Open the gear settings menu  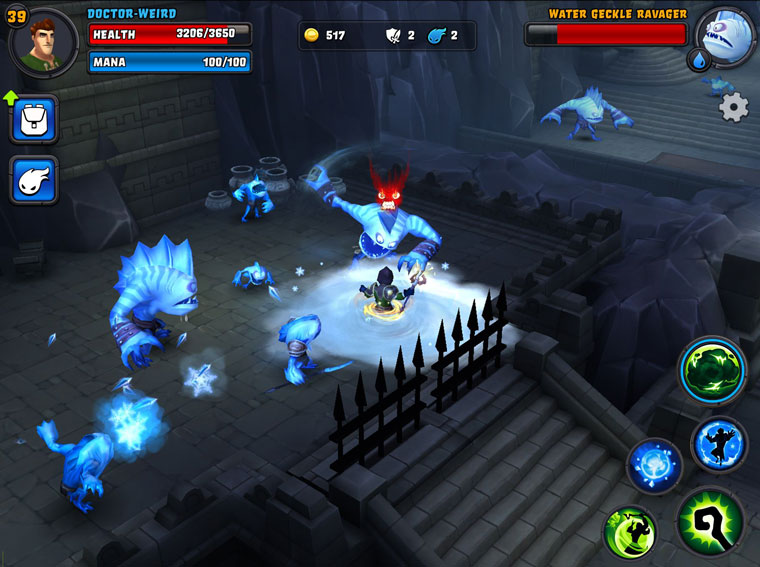(x=734, y=107)
